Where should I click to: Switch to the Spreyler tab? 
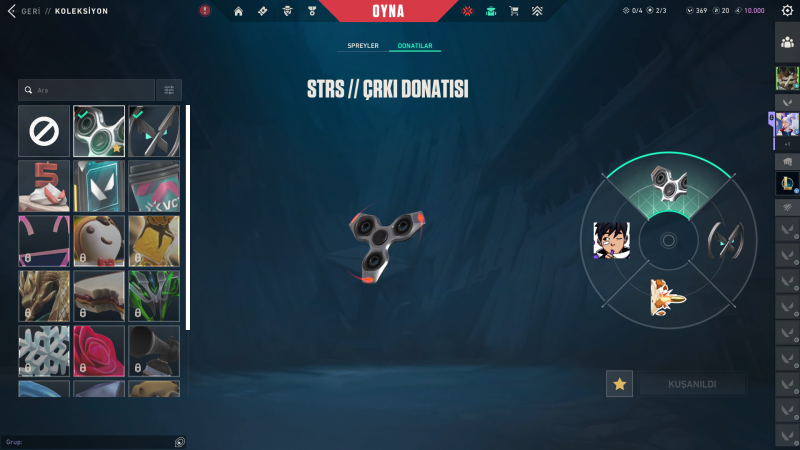pos(362,47)
